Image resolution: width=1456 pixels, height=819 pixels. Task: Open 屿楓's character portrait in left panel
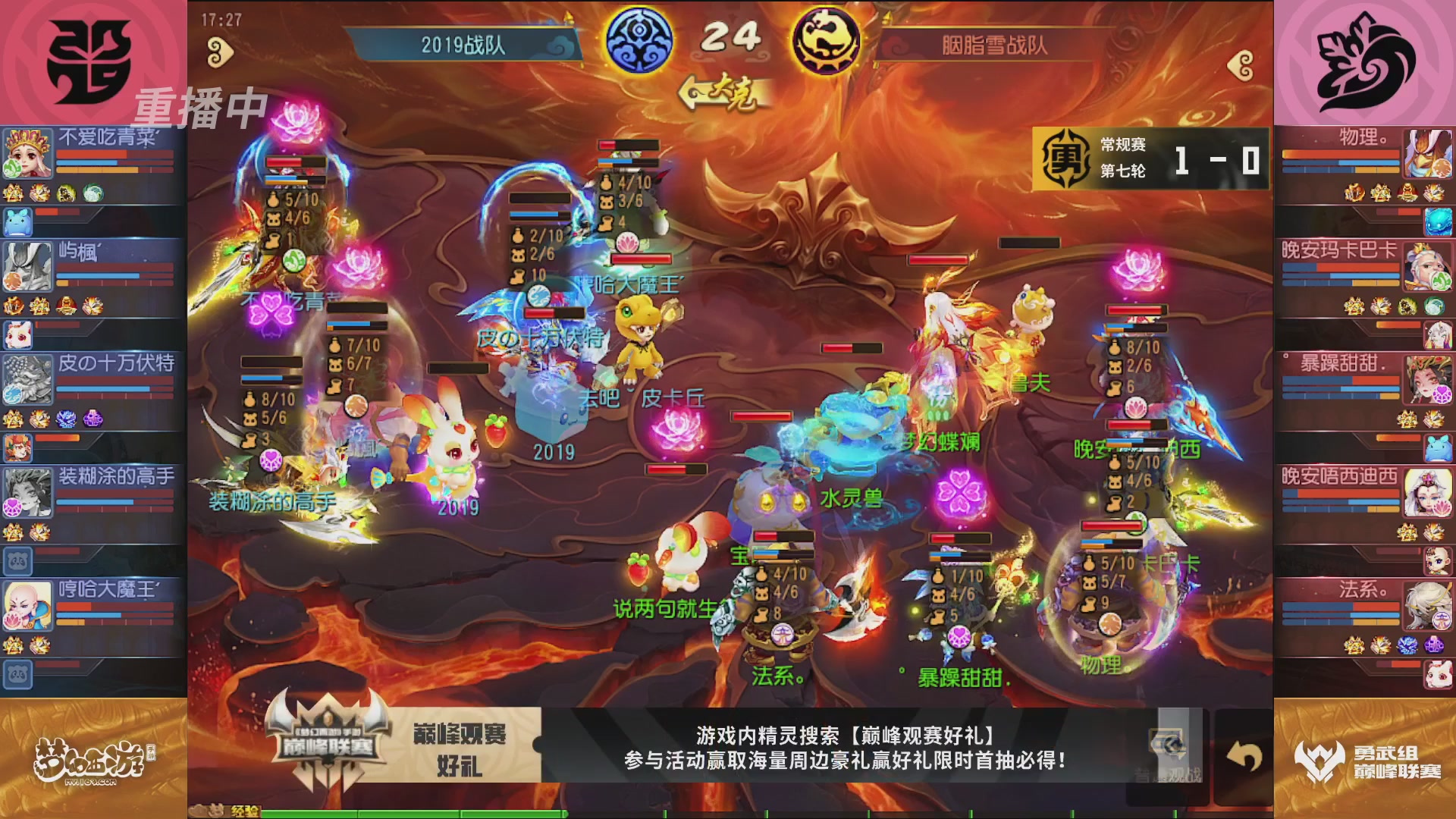coord(26,265)
